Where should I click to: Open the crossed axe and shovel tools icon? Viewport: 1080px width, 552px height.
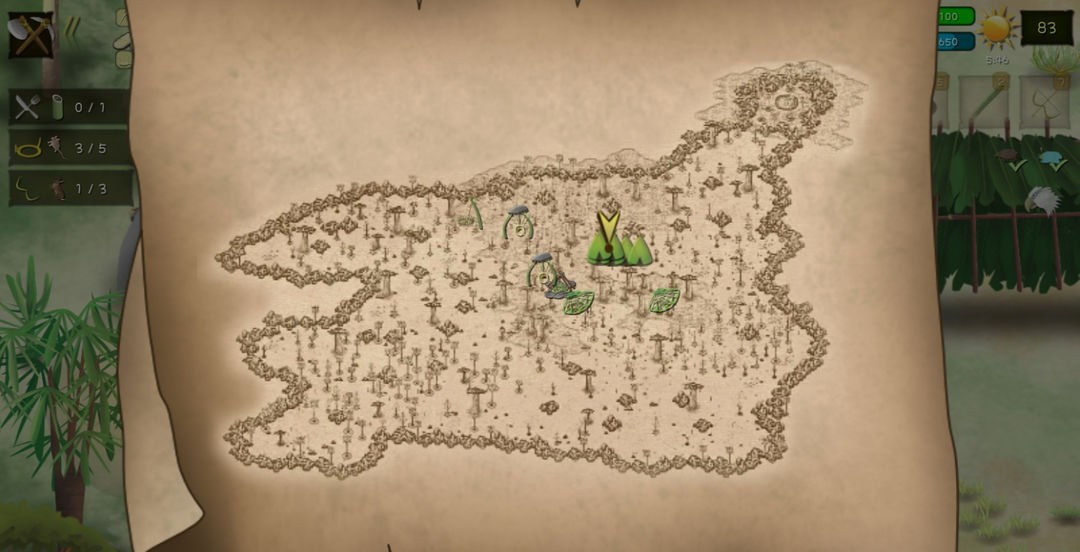pos(30,35)
